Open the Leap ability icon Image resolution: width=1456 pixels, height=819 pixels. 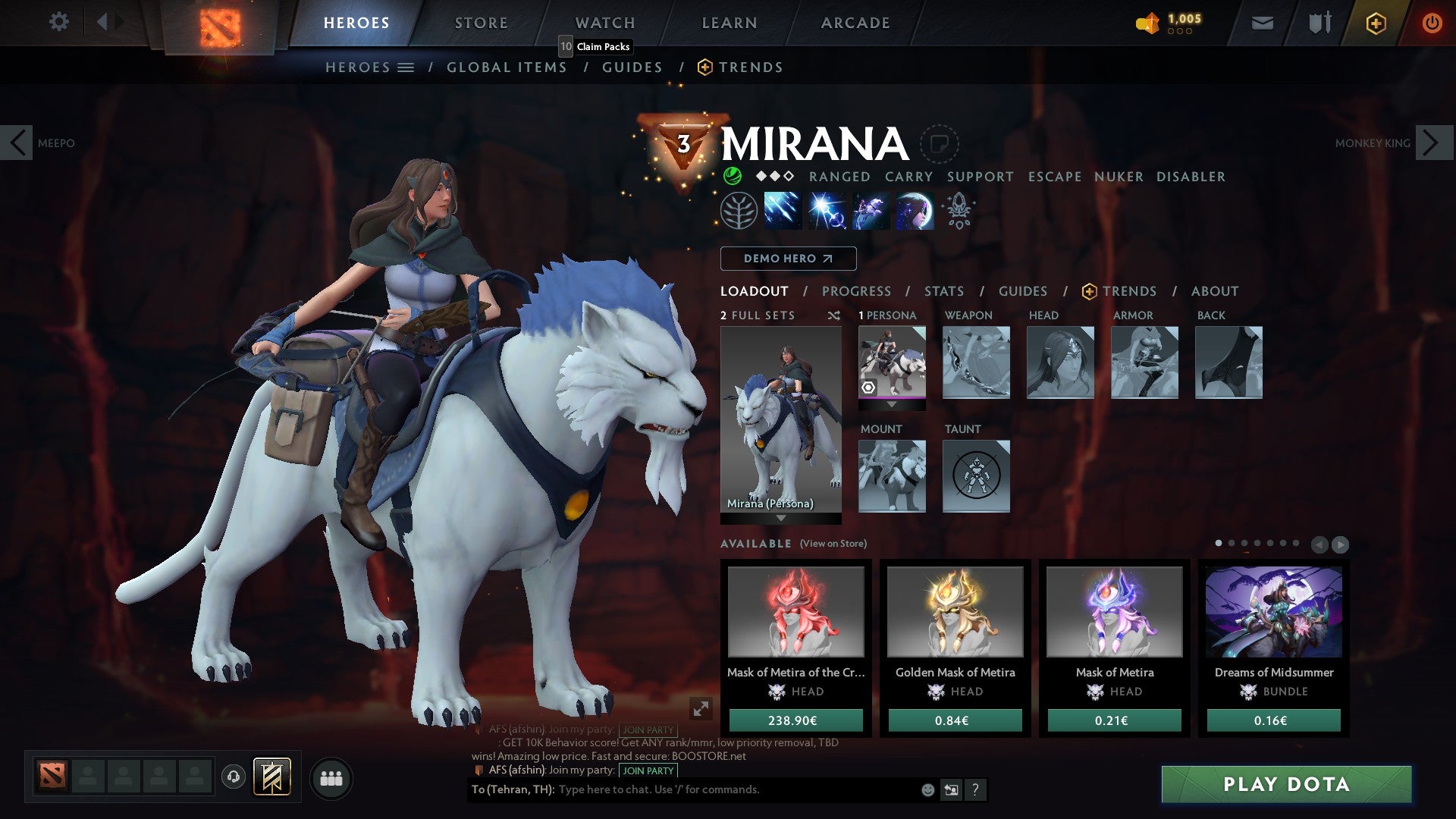(x=870, y=212)
